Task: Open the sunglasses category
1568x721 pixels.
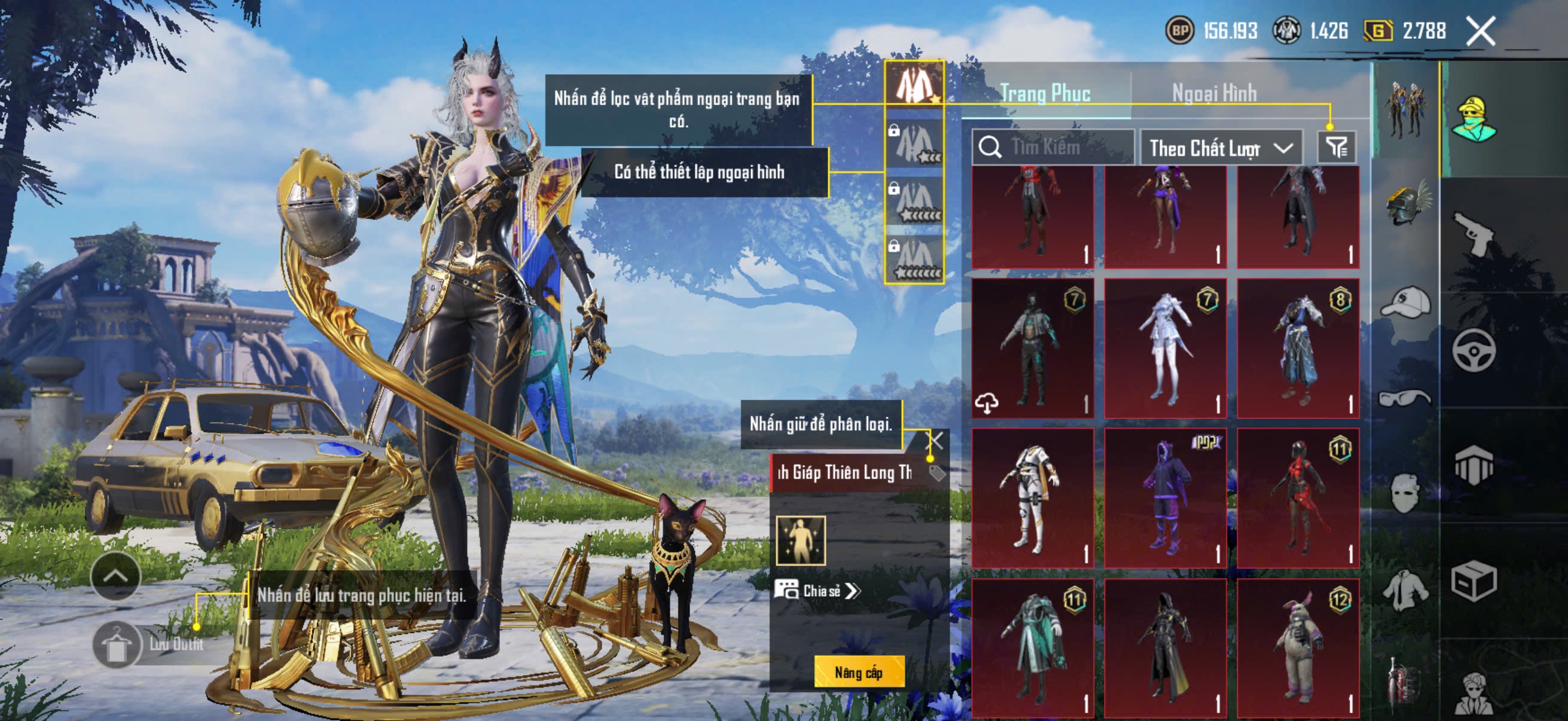Action: point(1405,399)
